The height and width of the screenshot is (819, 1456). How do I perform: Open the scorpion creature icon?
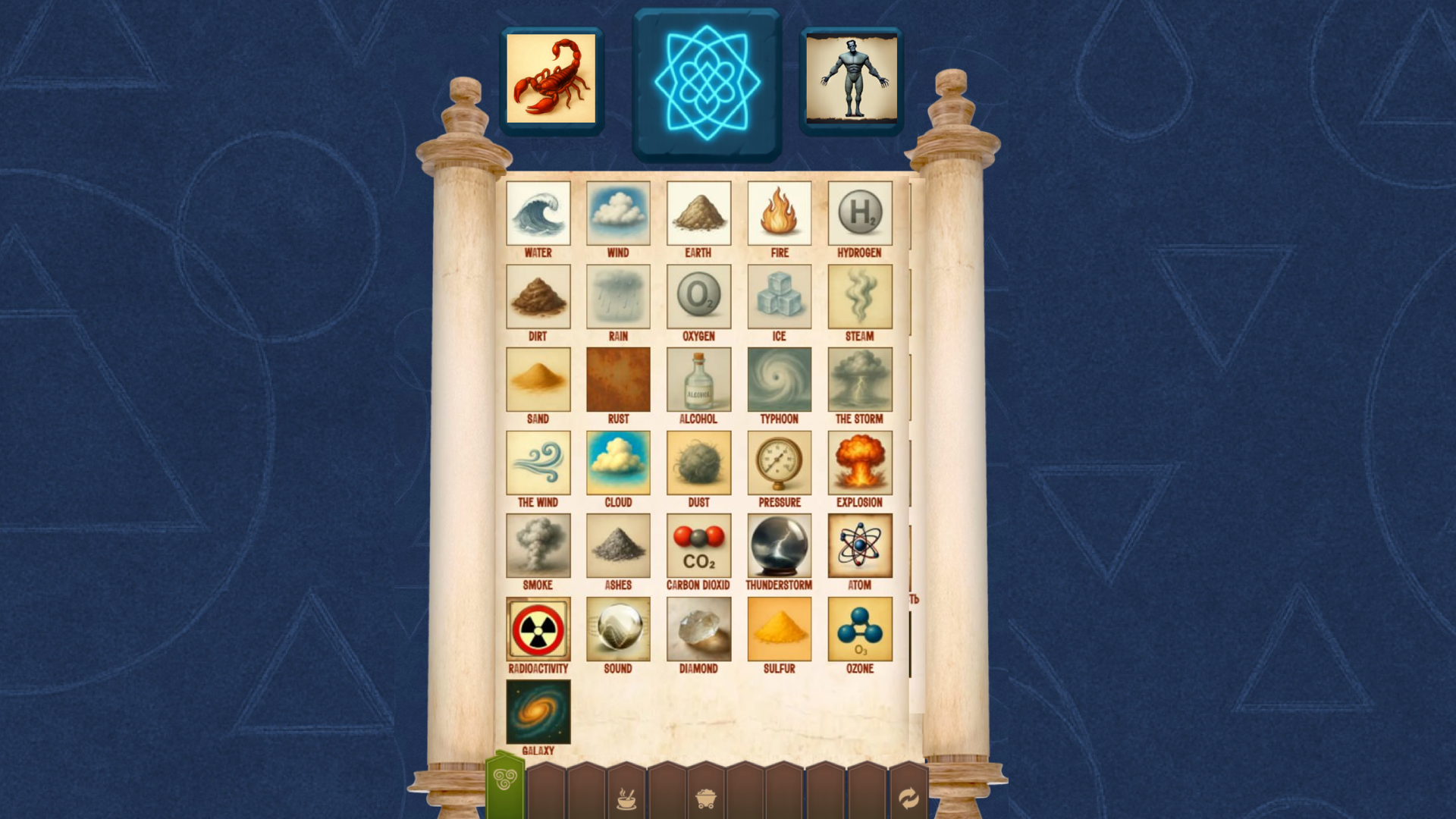(552, 78)
